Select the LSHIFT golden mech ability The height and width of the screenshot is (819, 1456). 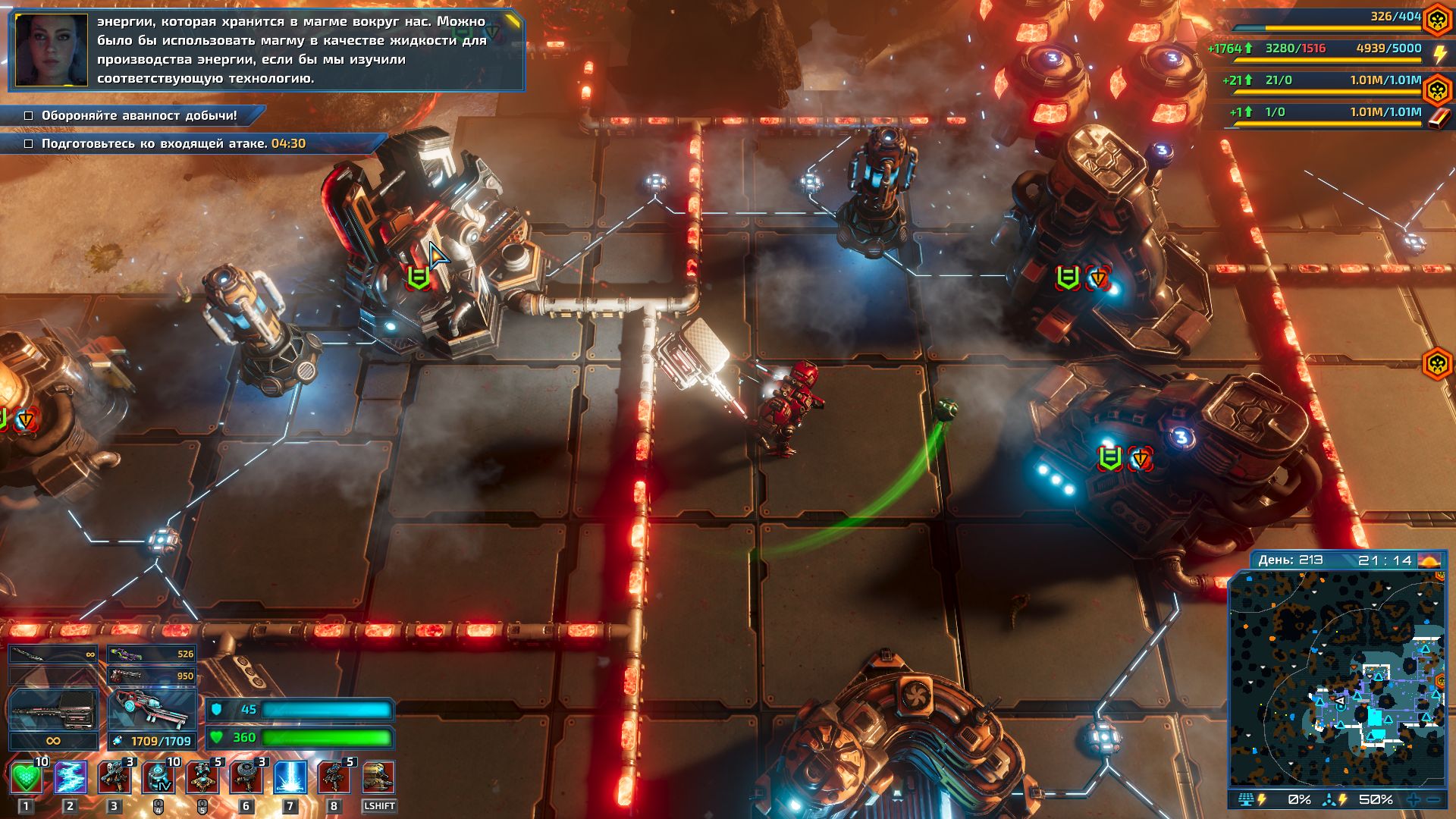378,777
